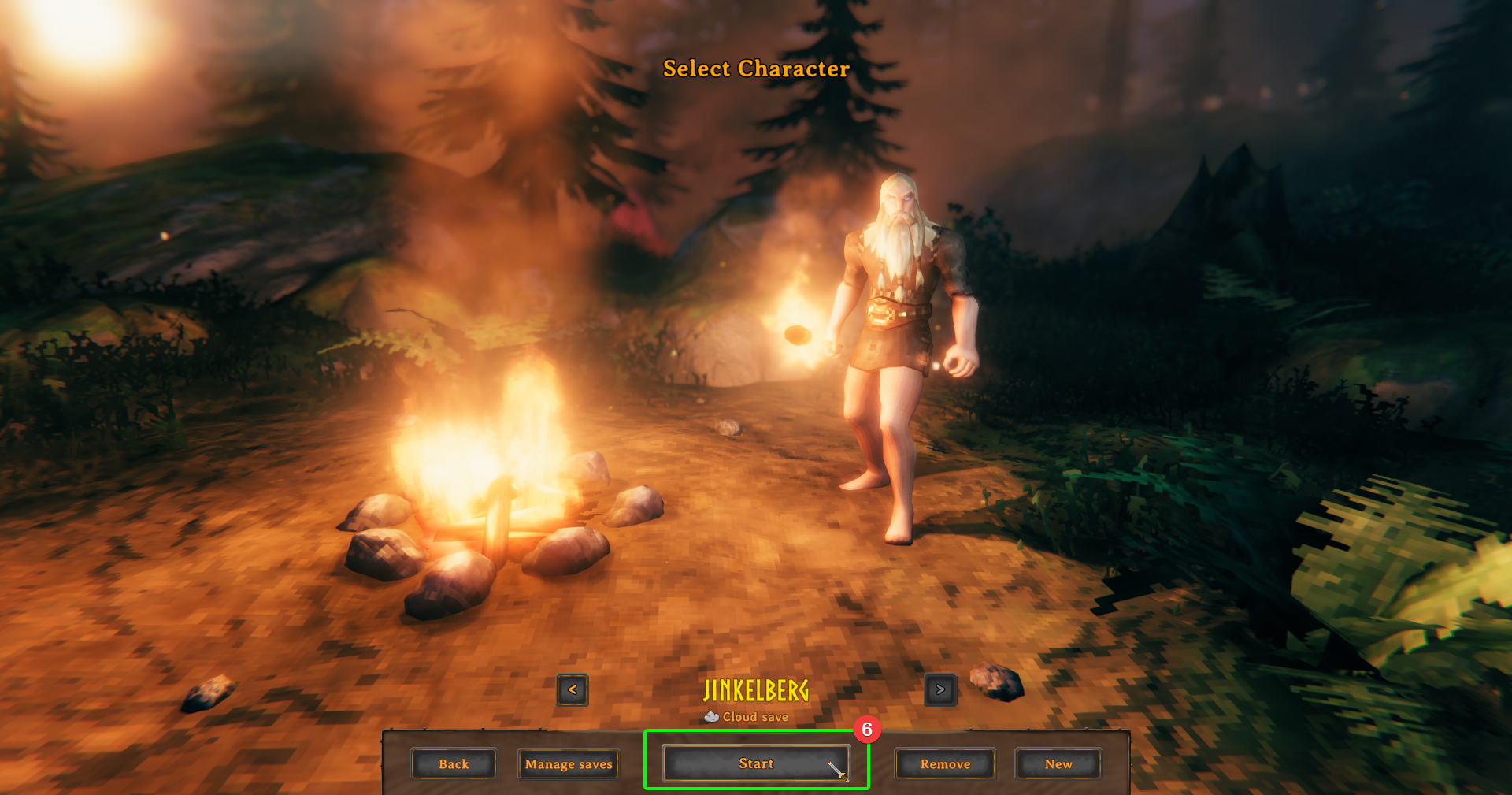The width and height of the screenshot is (1512, 795).
Task: Click the cloud icon next to save type
Action: coord(711,716)
